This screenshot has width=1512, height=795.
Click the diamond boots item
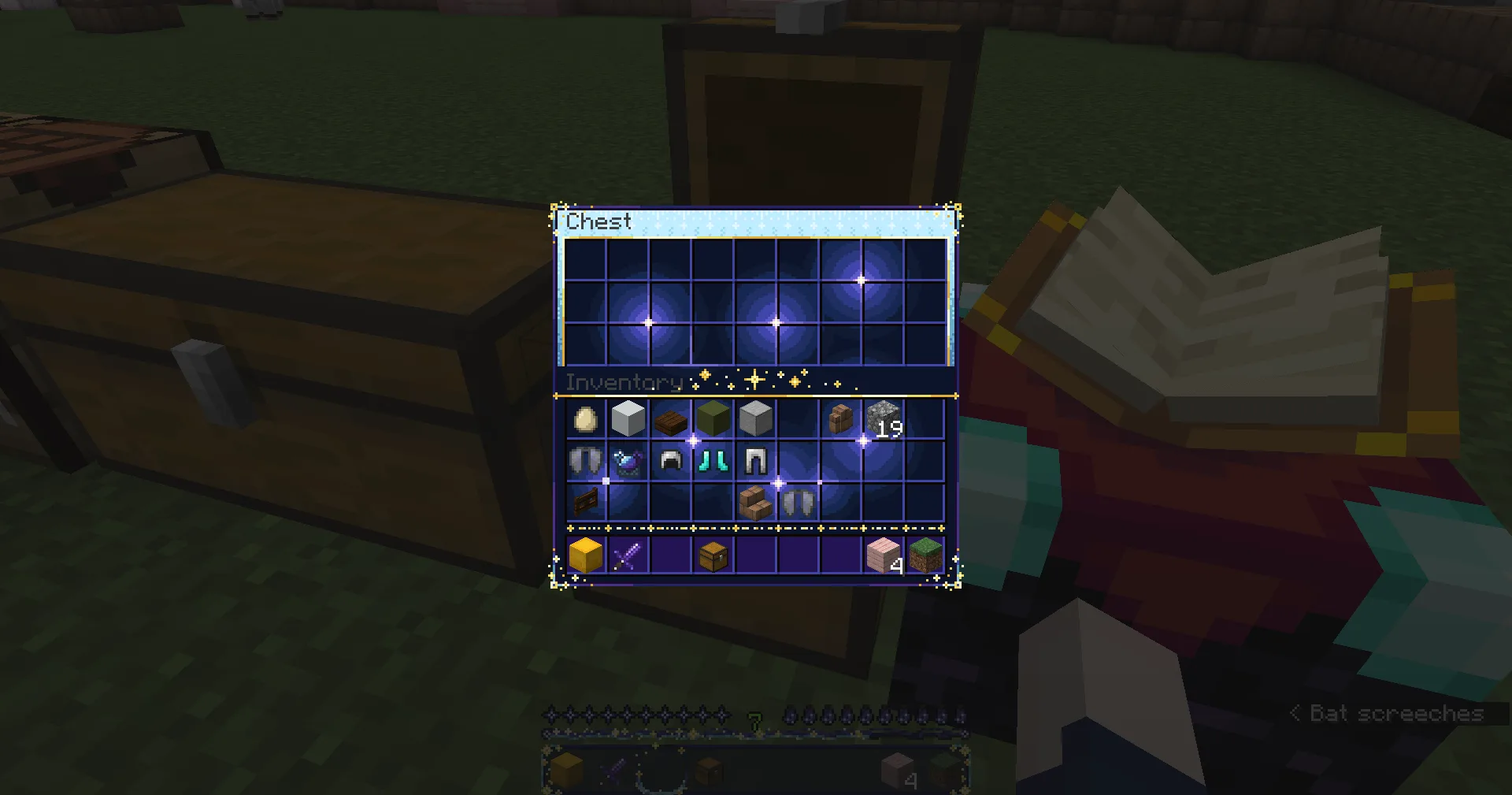point(713,460)
